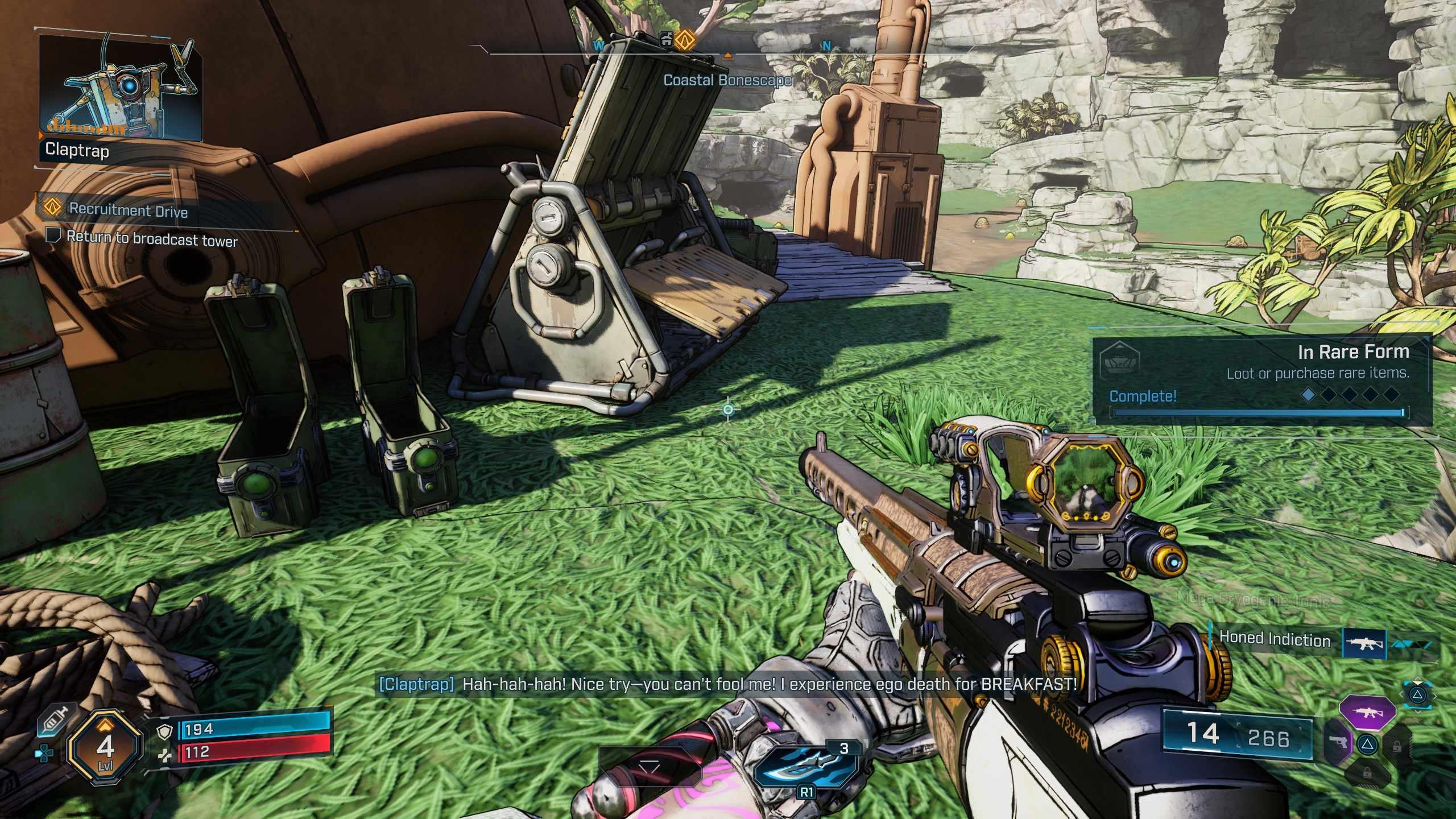Click the level 4 character badge
The image size is (1456, 819).
pyautogui.click(x=105, y=746)
